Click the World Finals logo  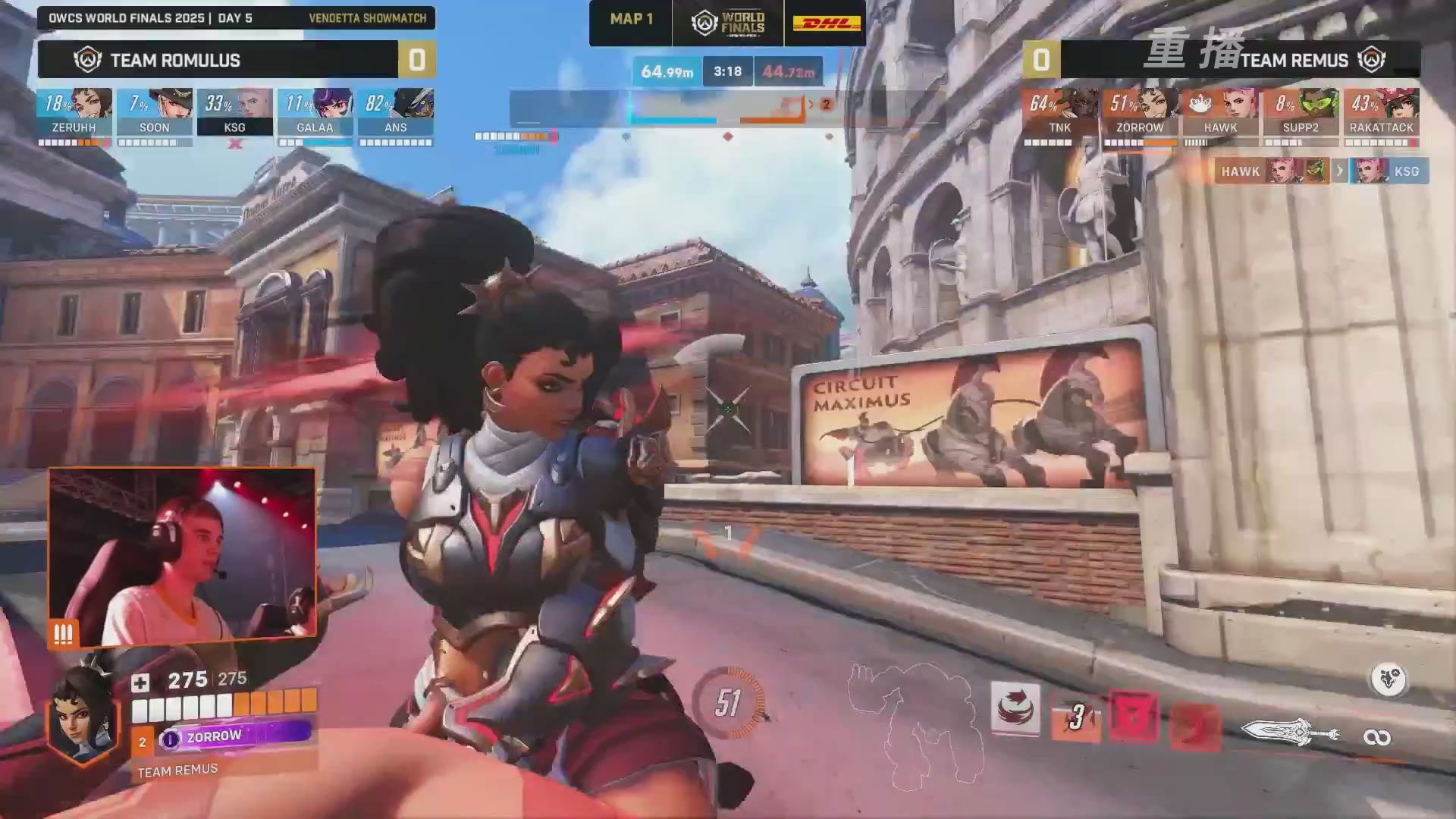728,24
